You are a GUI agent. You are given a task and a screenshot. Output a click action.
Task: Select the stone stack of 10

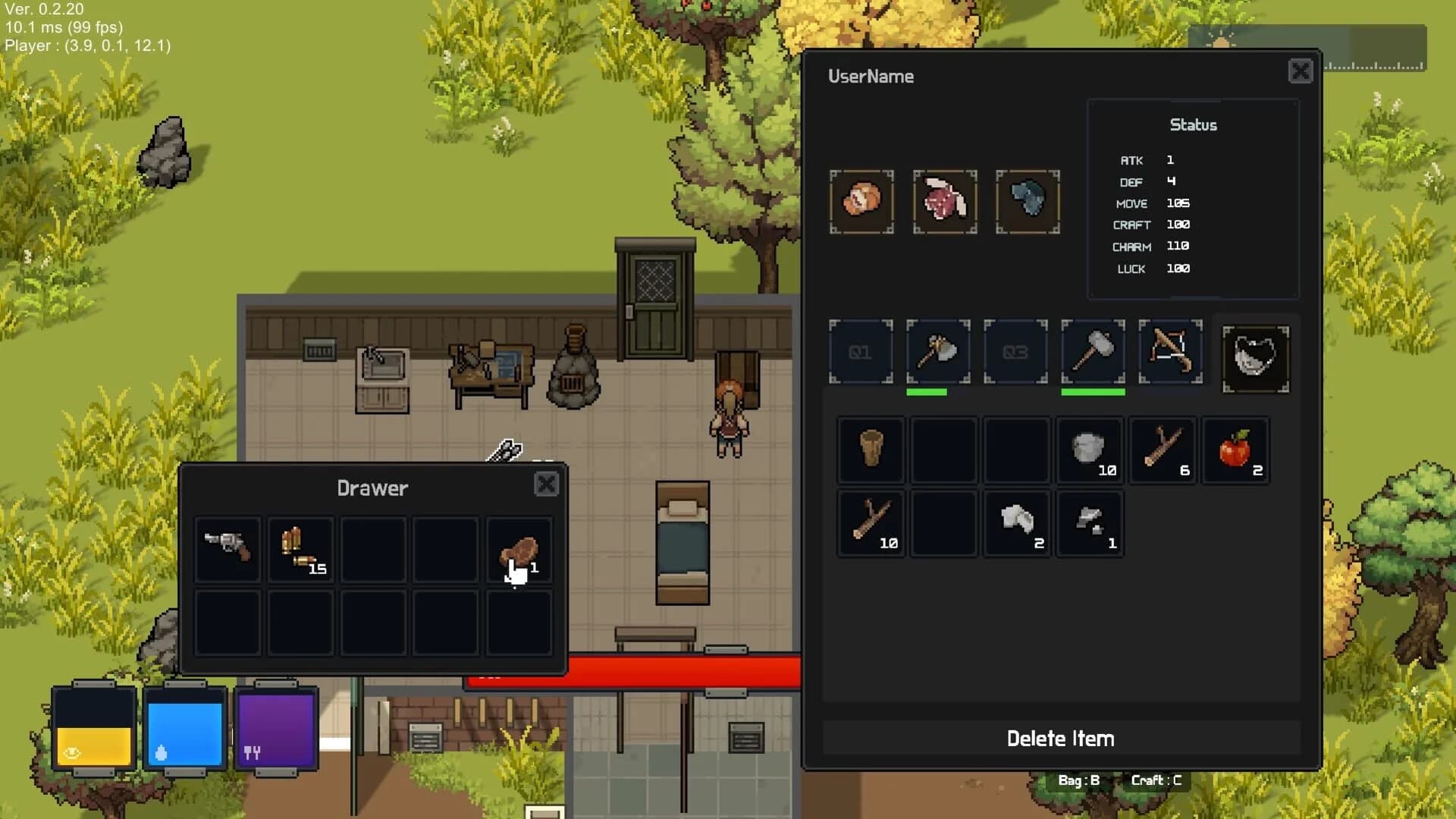tap(1090, 449)
